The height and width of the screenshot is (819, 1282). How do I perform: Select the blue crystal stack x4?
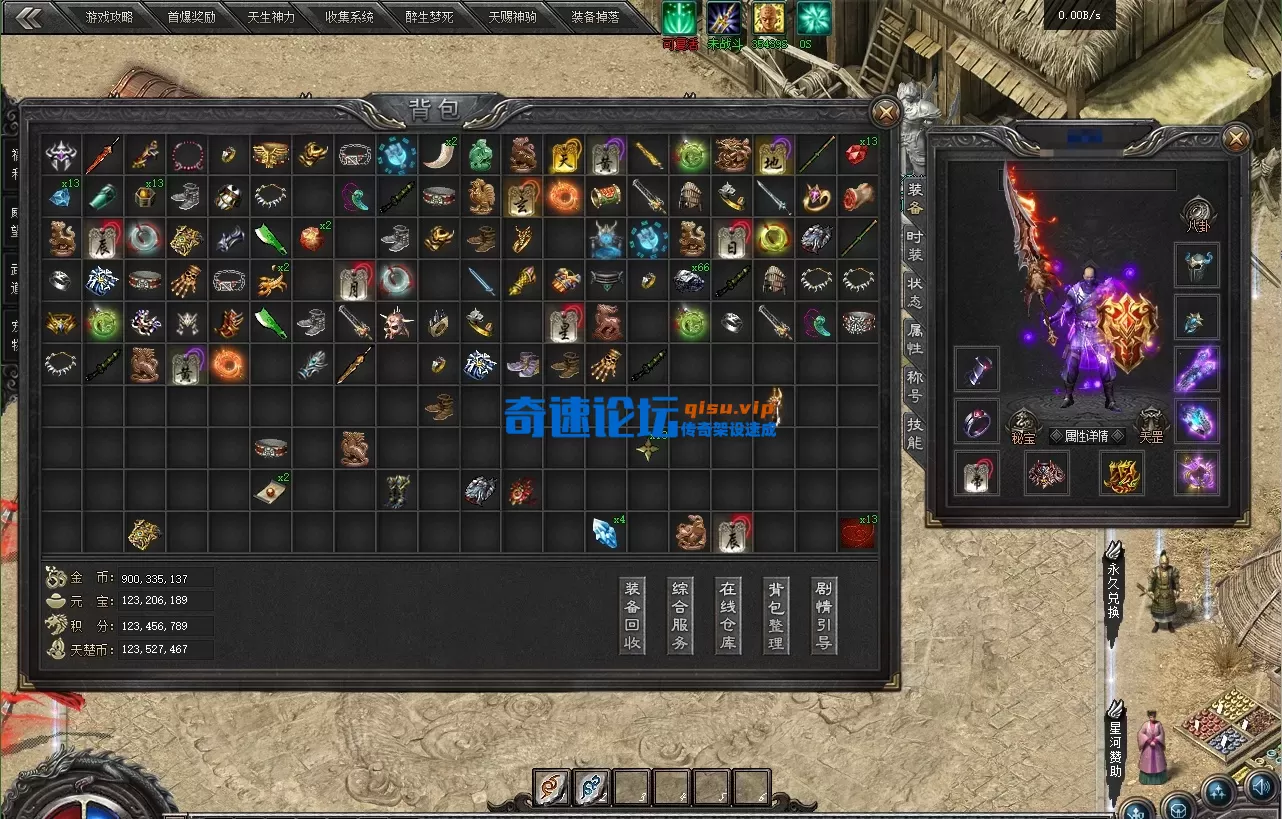pyautogui.click(x=606, y=532)
